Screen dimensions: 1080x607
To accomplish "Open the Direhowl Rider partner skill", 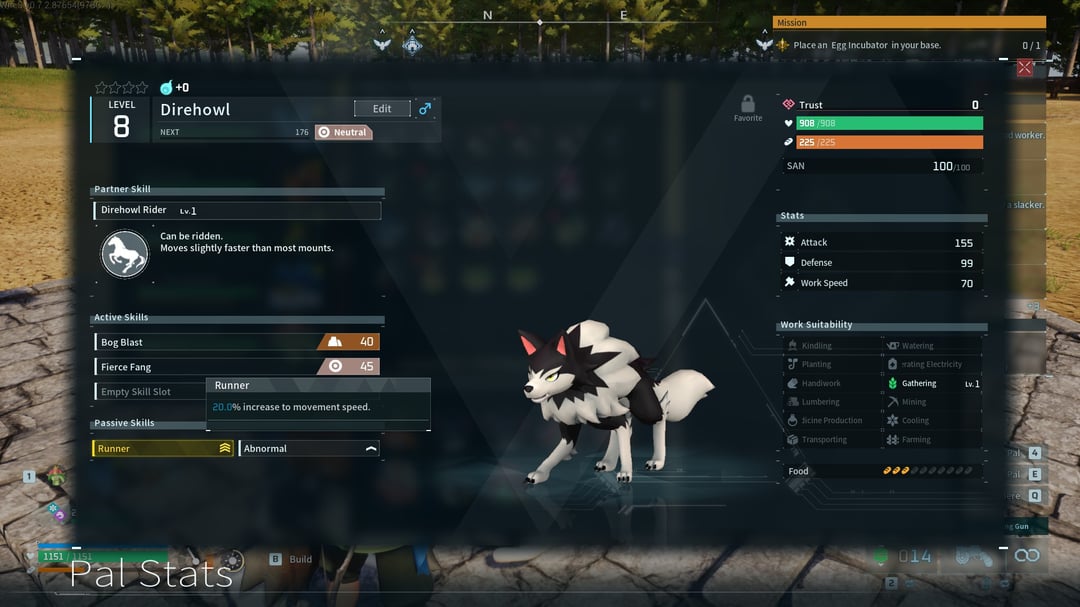I will pyautogui.click(x=237, y=211).
